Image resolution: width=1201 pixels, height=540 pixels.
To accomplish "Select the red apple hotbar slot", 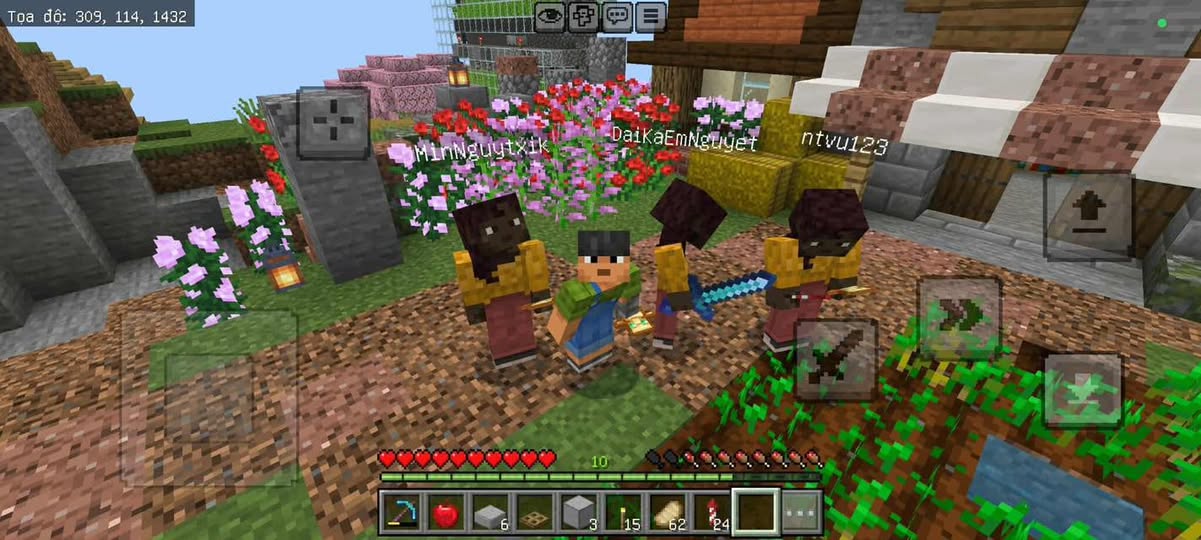I will tap(444, 512).
